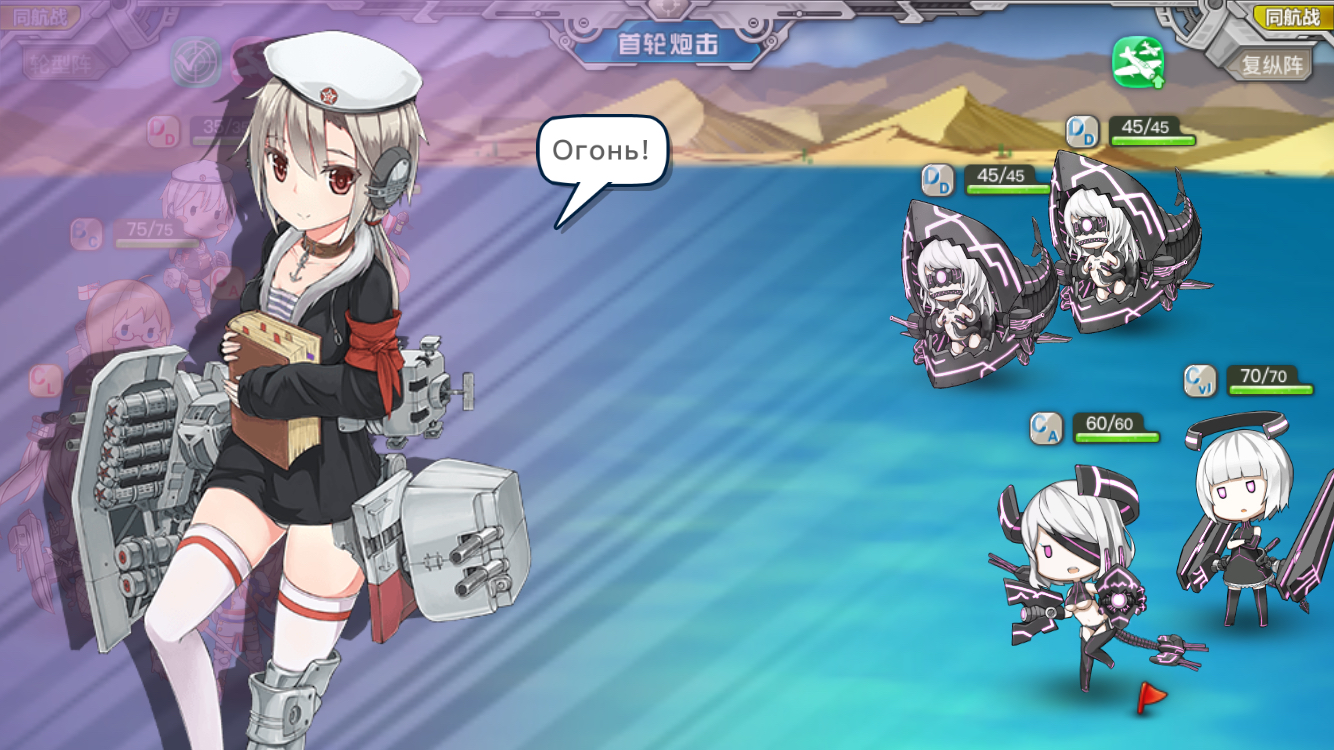The image size is (1334, 750).
Task: Click the green aircraft icon
Action: click(1138, 61)
